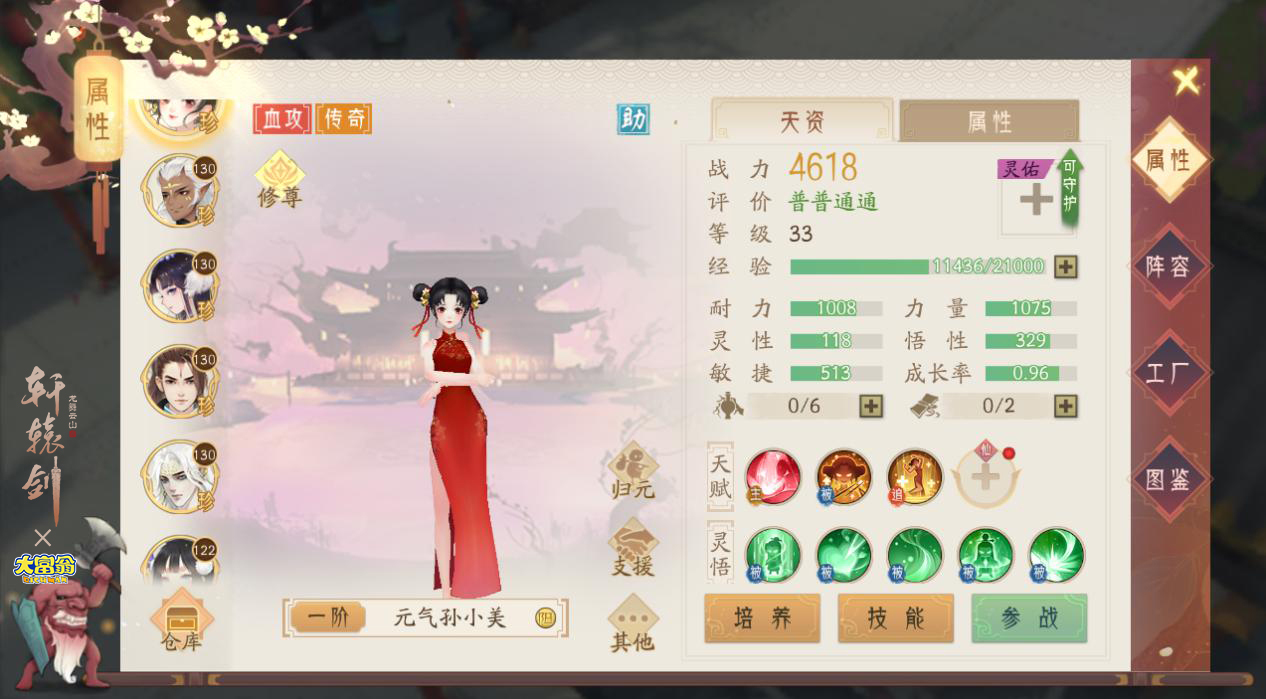Open the 技能 skills button
Image resolution: width=1266 pixels, height=699 pixels.
coord(895,618)
